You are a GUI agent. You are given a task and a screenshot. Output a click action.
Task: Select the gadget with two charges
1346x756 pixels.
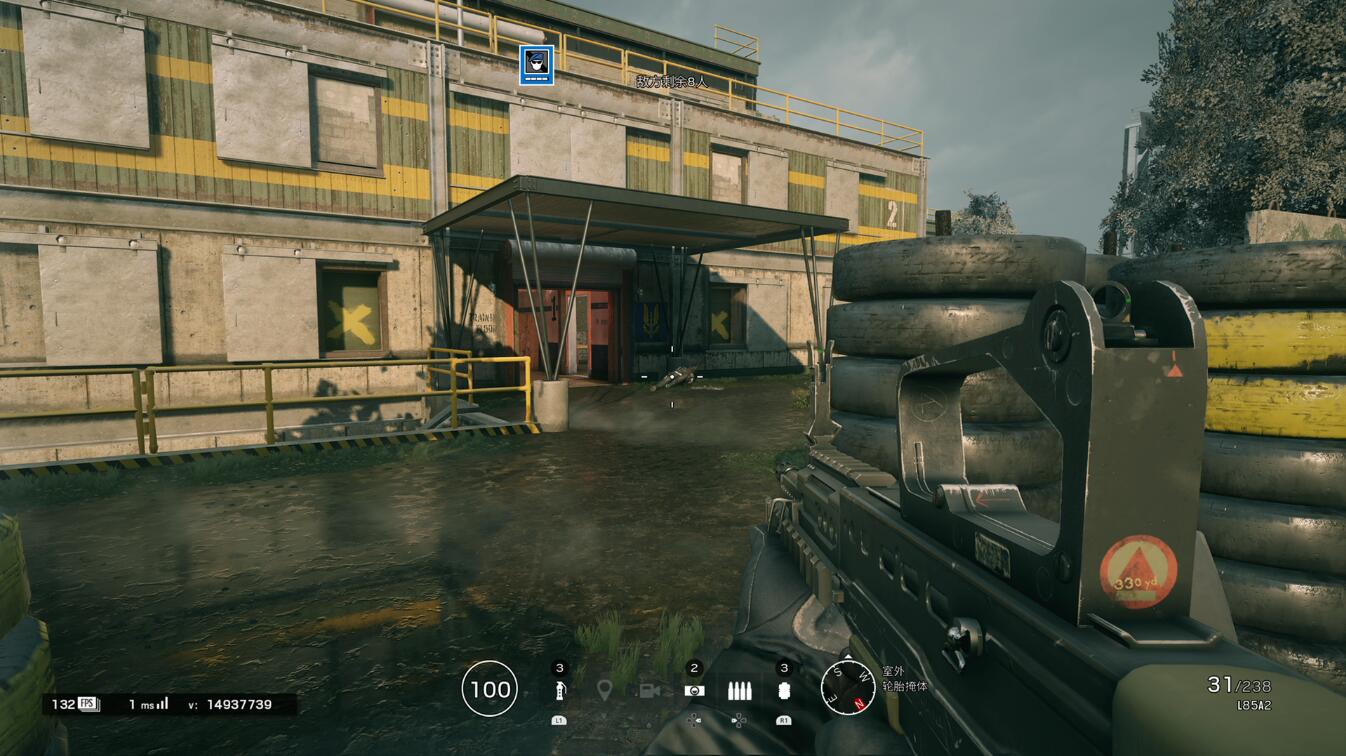pyautogui.click(x=693, y=690)
